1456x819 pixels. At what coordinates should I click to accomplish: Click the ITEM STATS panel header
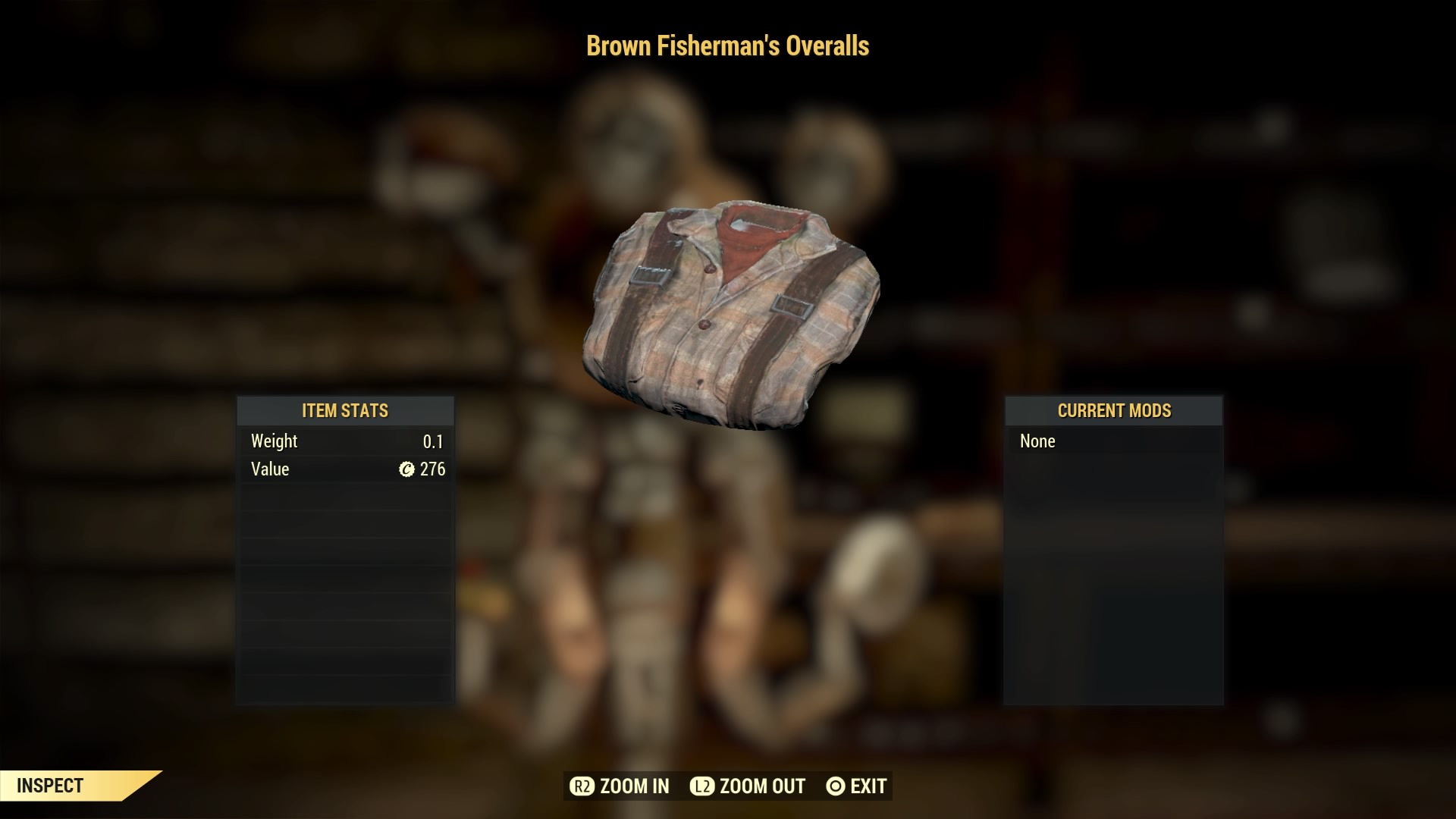[345, 411]
